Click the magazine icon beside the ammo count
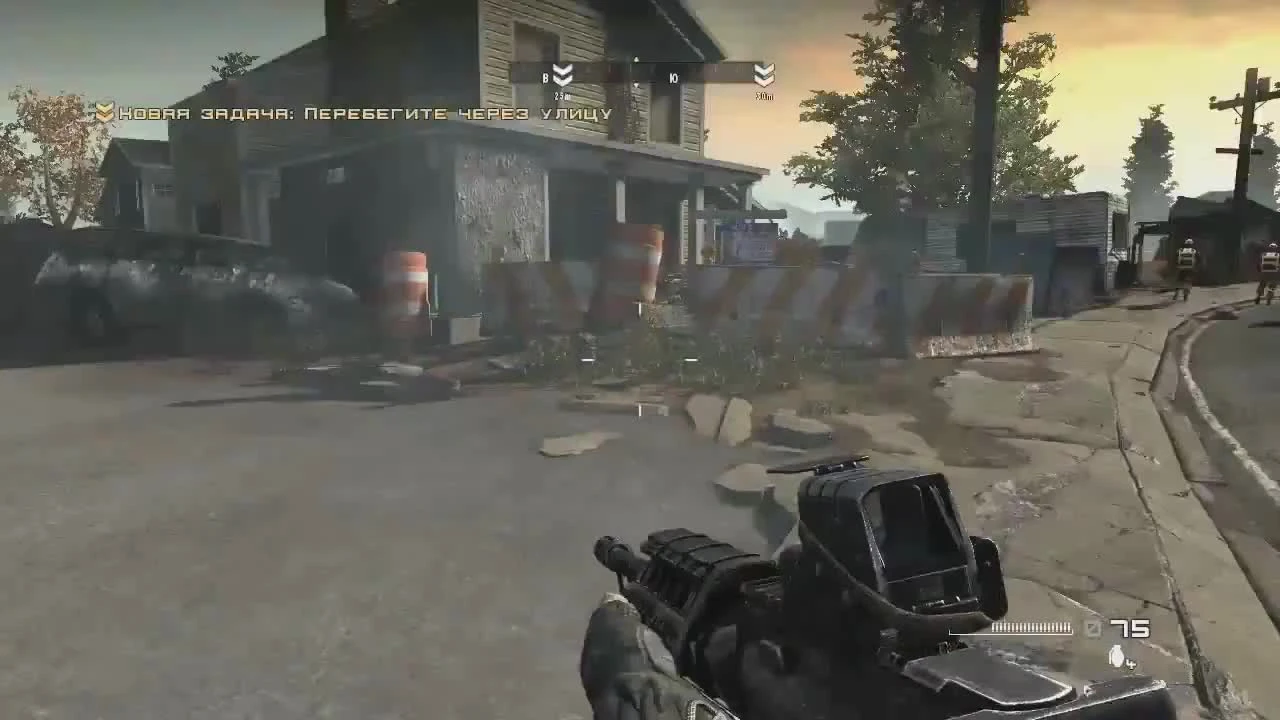 pyautogui.click(x=1093, y=628)
